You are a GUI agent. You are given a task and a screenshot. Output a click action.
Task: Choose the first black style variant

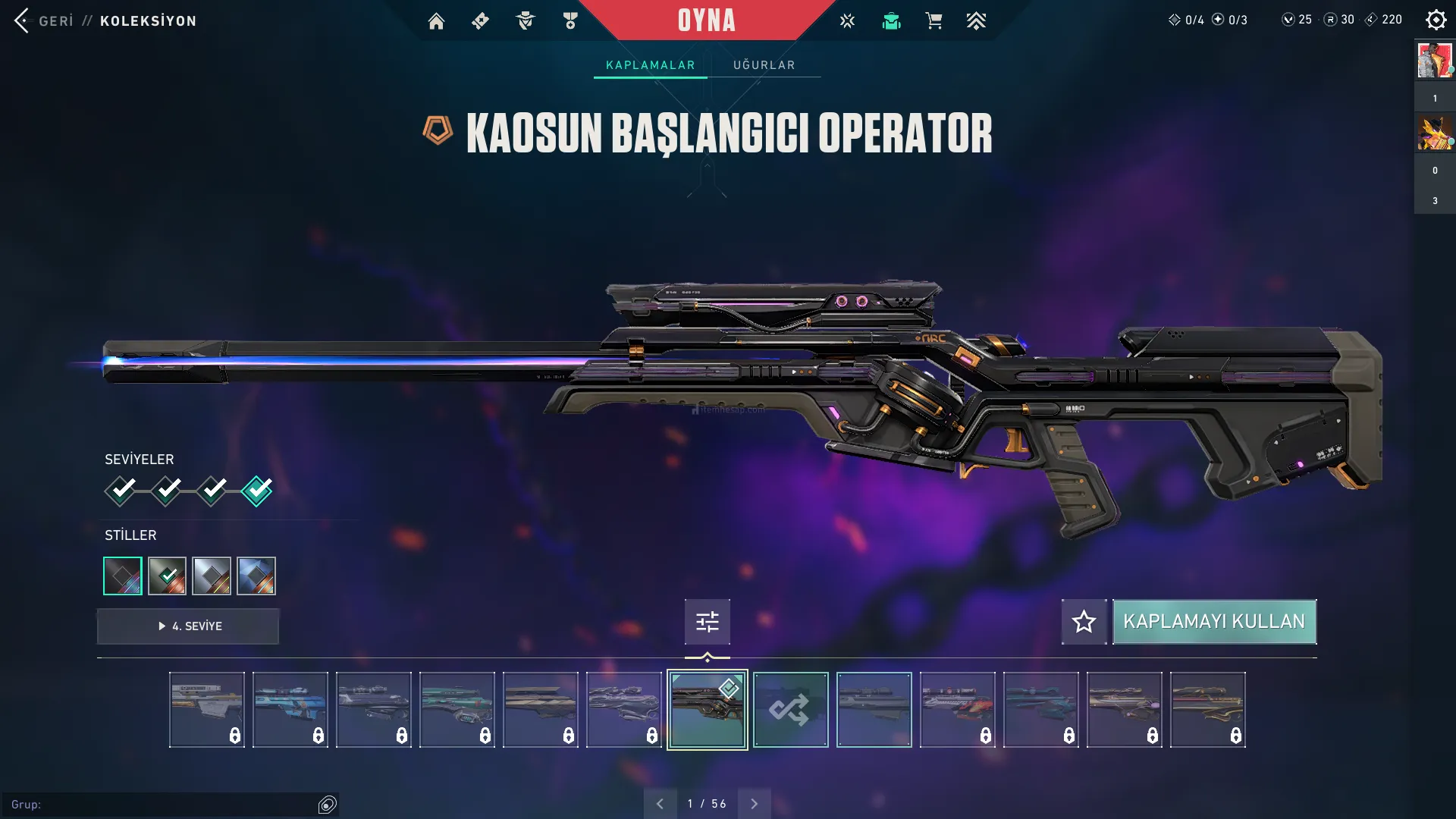[123, 576]
